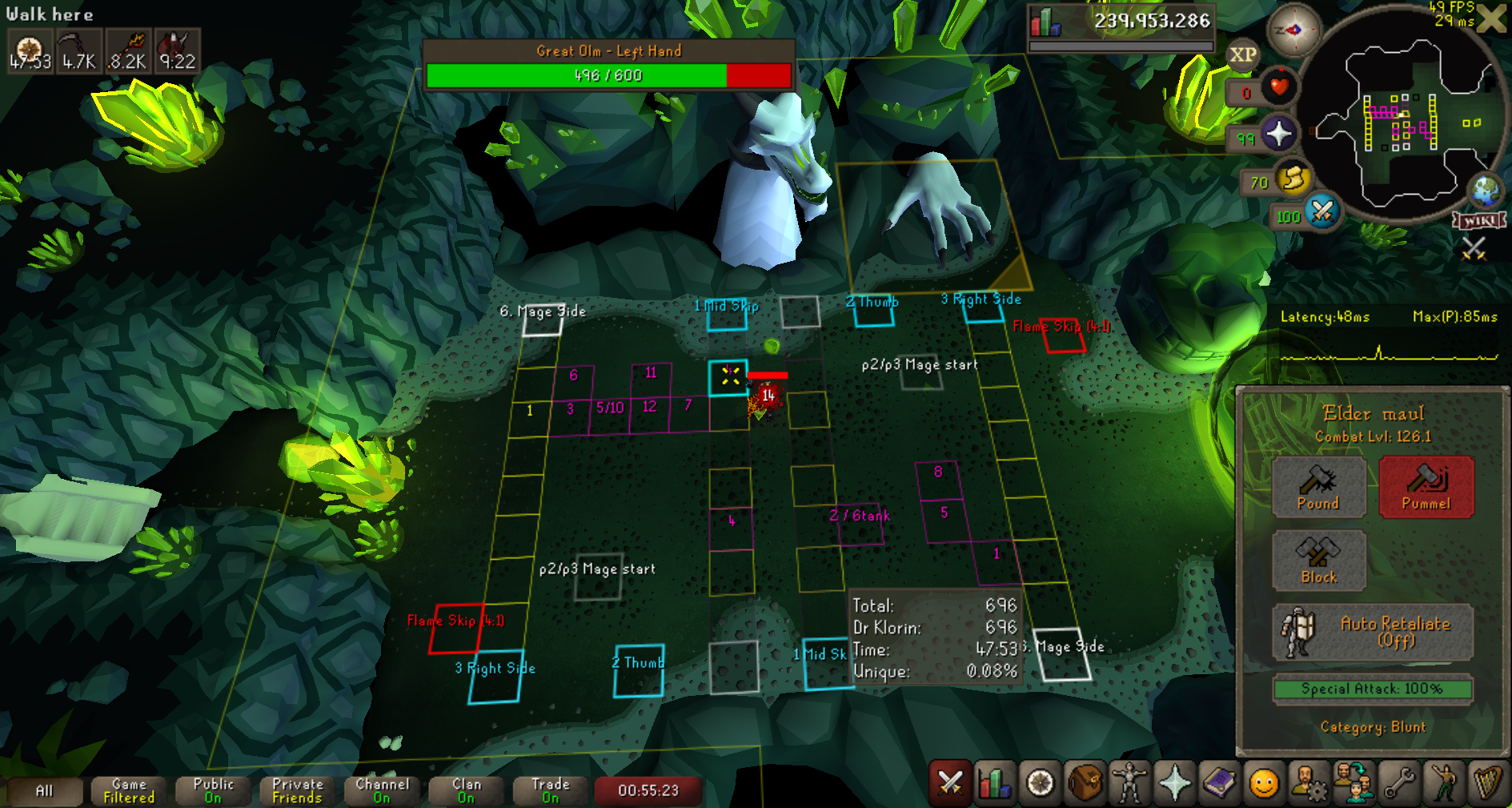Open the smiley-face friends tab
This screenshot has height=808, width=1512.
(x=1264, y=783)
